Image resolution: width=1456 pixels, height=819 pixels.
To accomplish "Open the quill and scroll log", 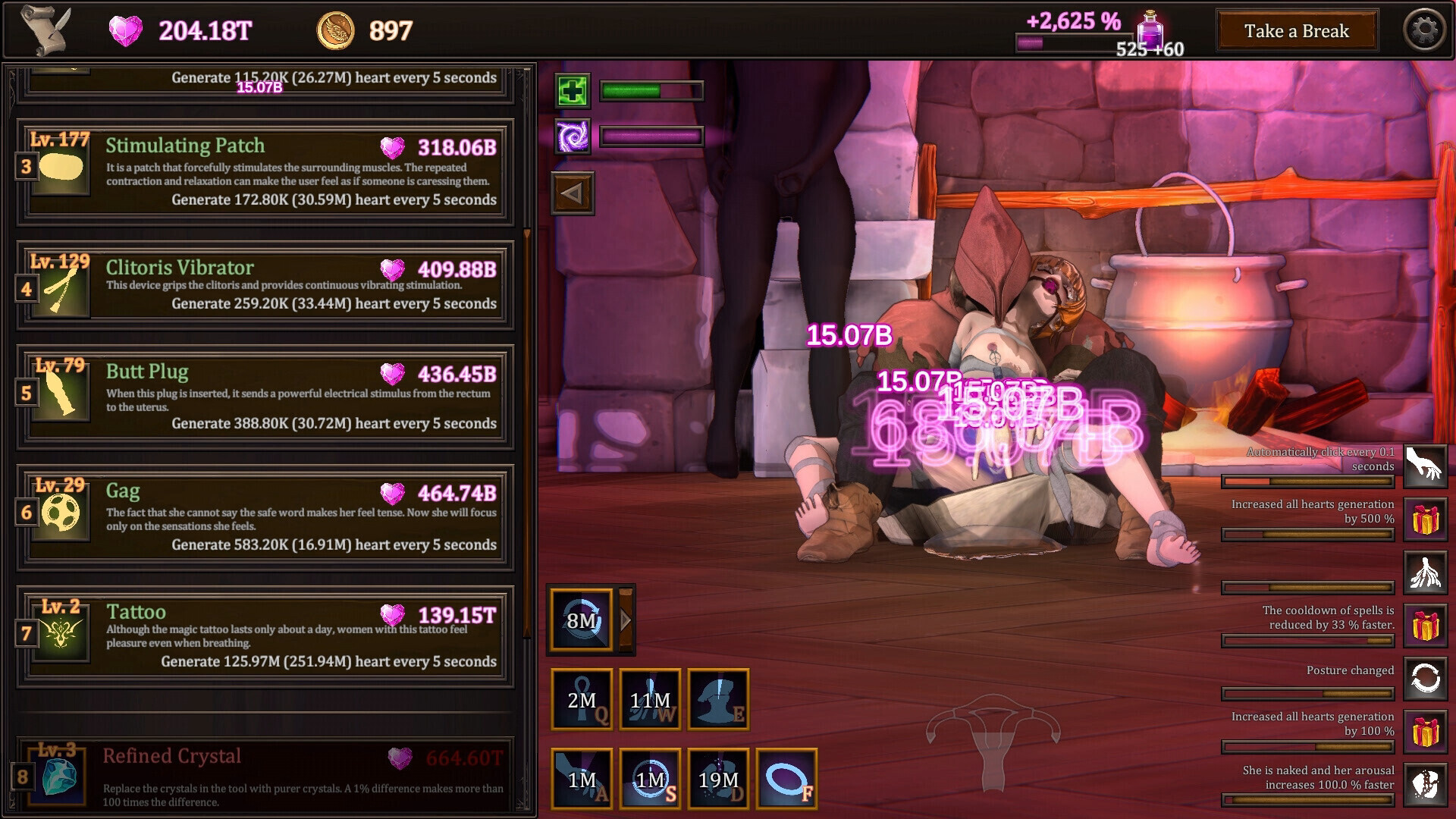I will 45,30.
